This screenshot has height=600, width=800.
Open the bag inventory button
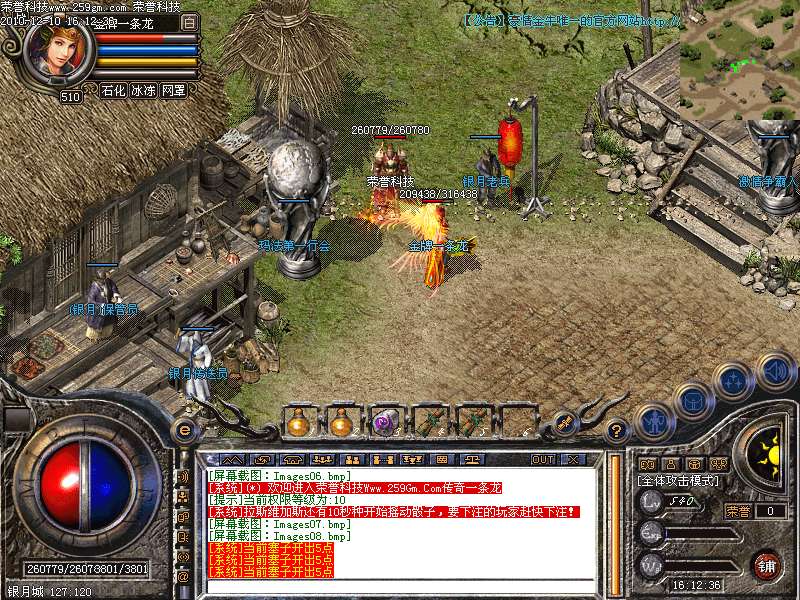pos(693,401)
